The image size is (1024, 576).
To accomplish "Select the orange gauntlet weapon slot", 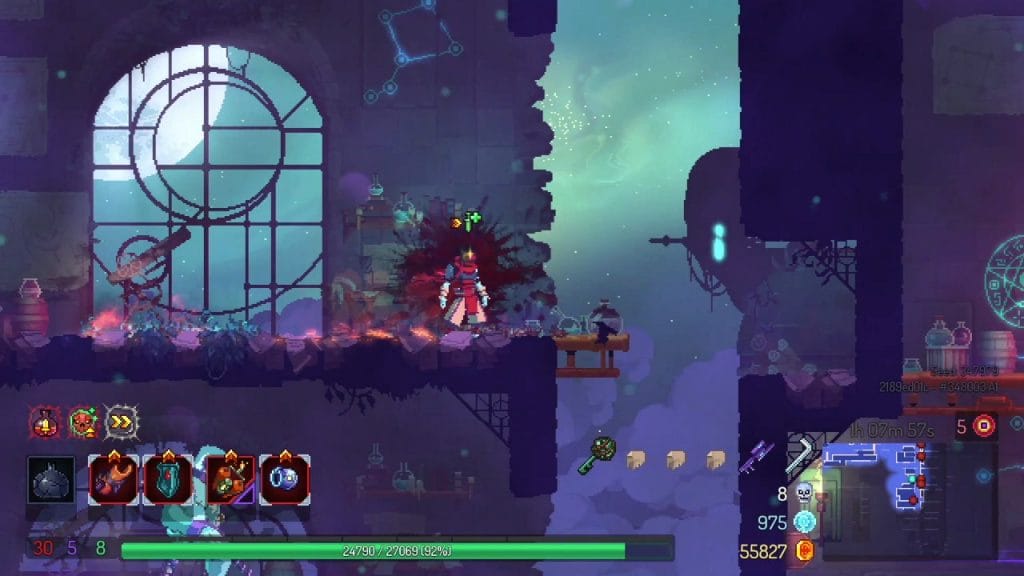I will point(113,479).
